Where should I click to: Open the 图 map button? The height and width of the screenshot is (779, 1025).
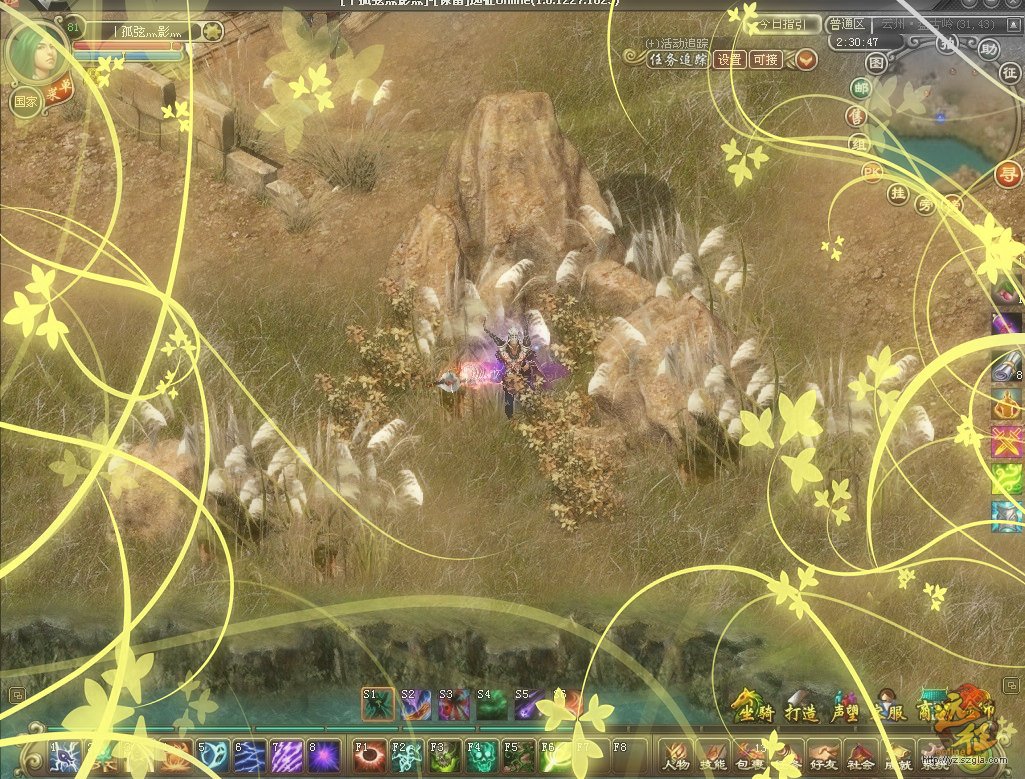click(876, 64)
